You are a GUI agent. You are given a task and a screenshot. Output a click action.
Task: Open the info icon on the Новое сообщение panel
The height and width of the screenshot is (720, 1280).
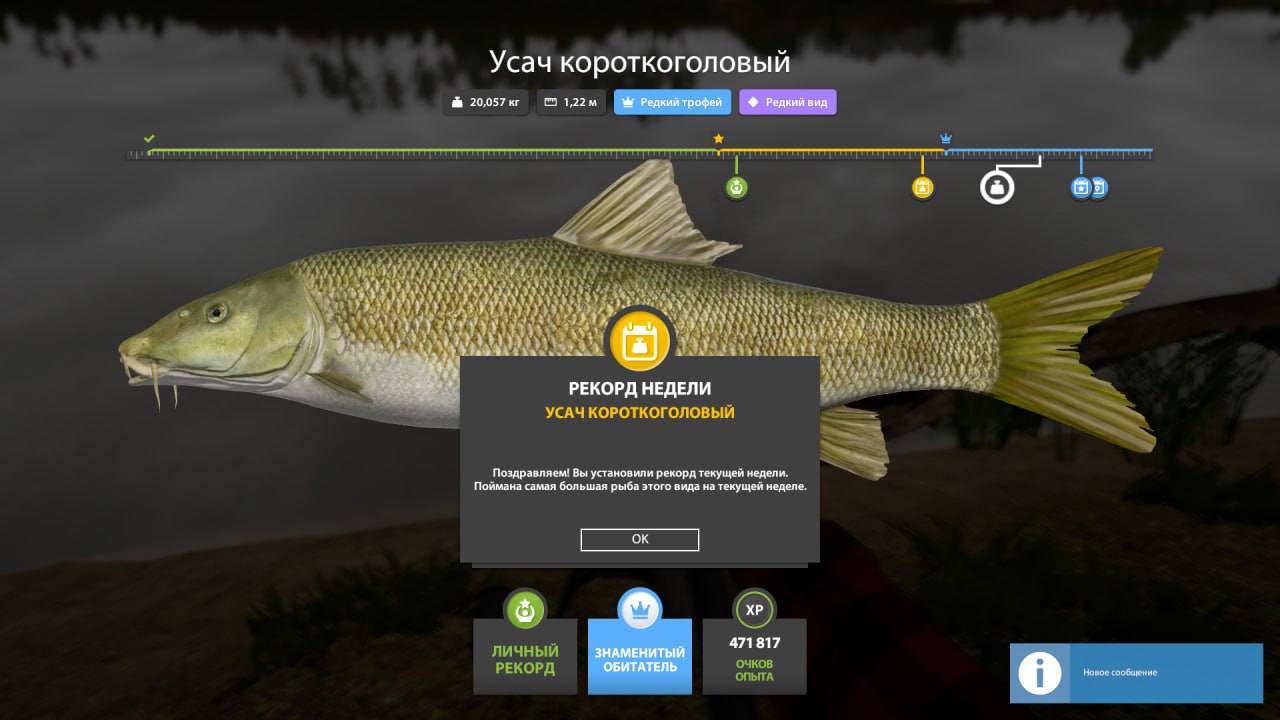(x=1039, y=673)
